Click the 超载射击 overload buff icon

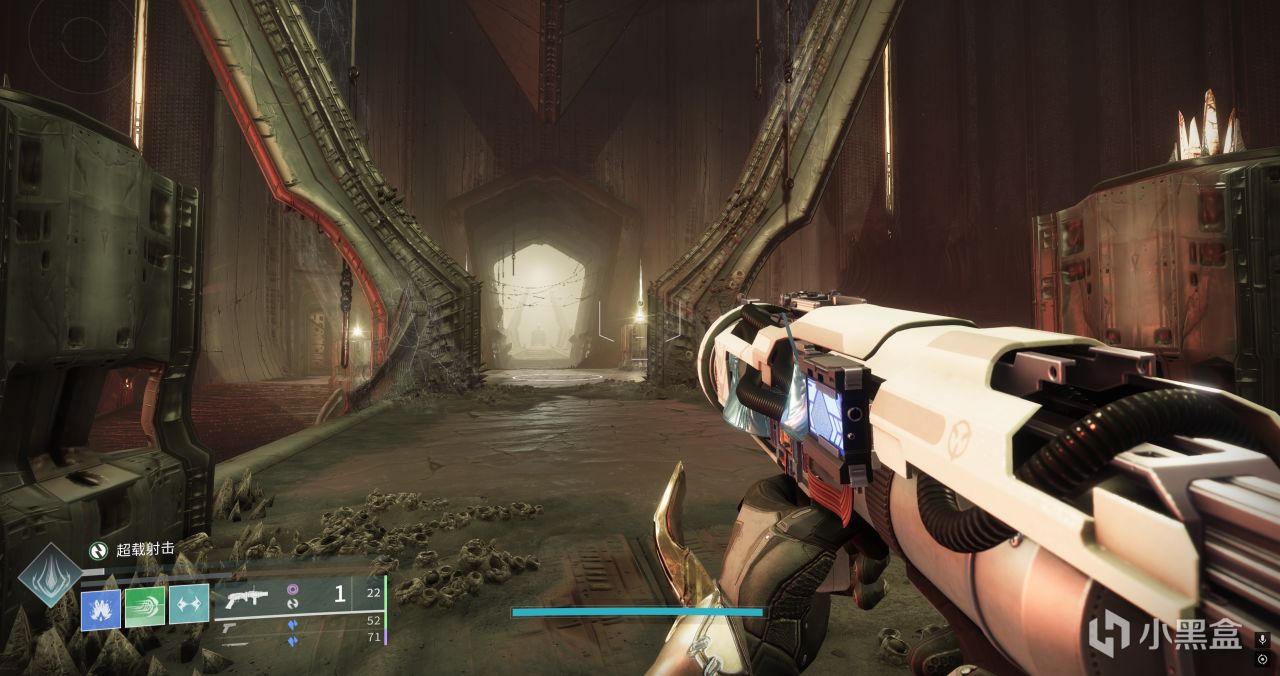click(x=98, y=549)
